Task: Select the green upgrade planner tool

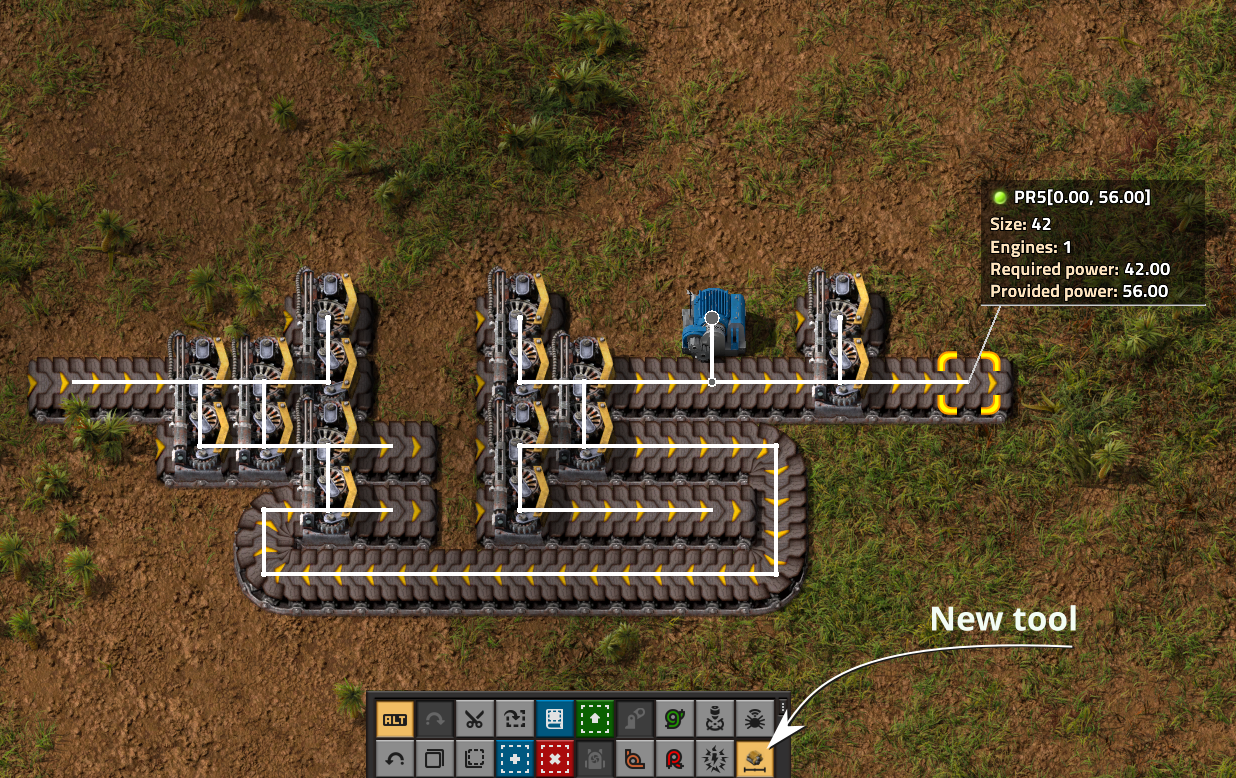Action: pyautogui.click(x=594, y=719)
